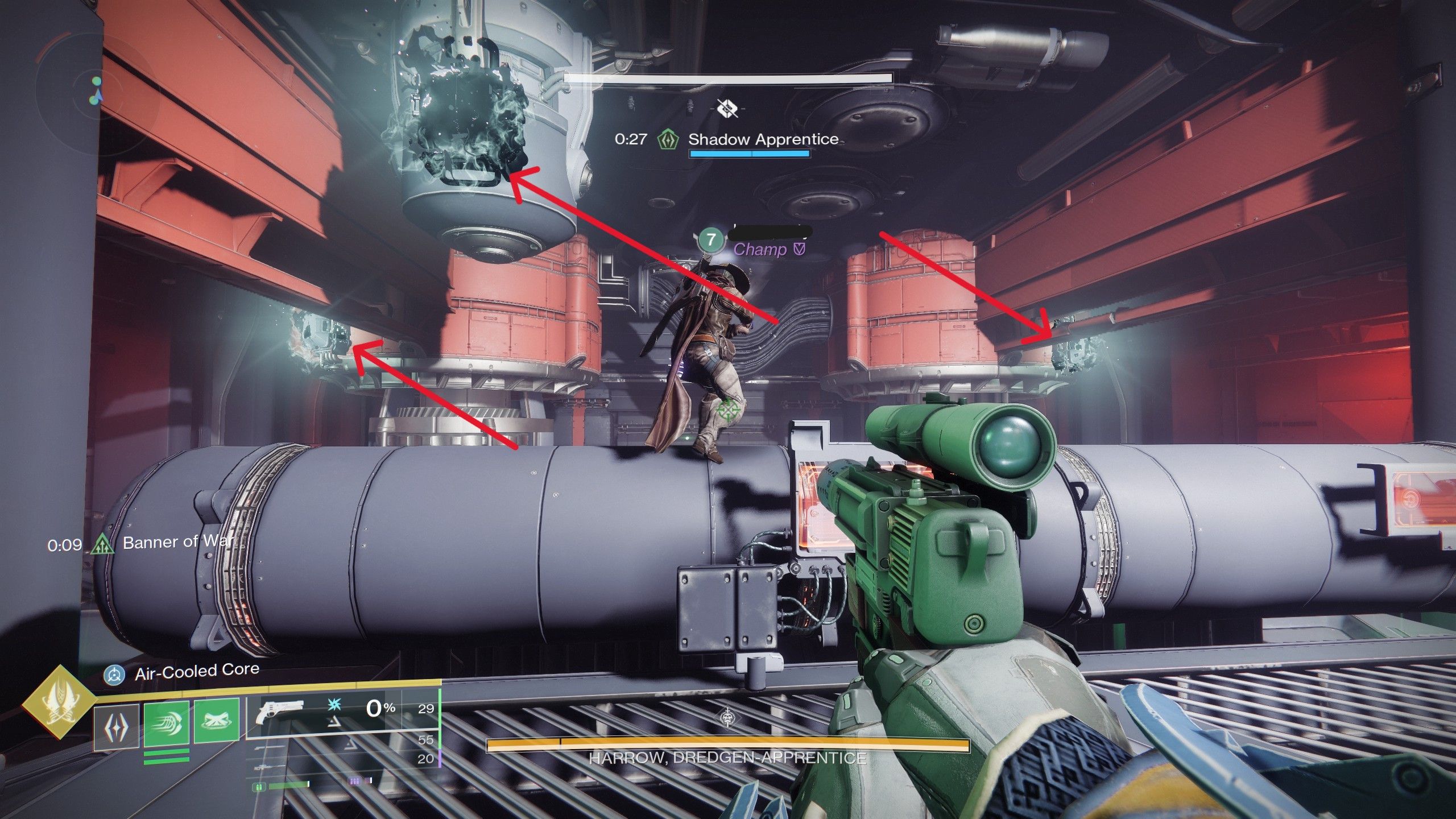The width and height of the screenshot is (1456, 819).
Task: Trigger the green class ability icon
Action: tap(217, 721)
